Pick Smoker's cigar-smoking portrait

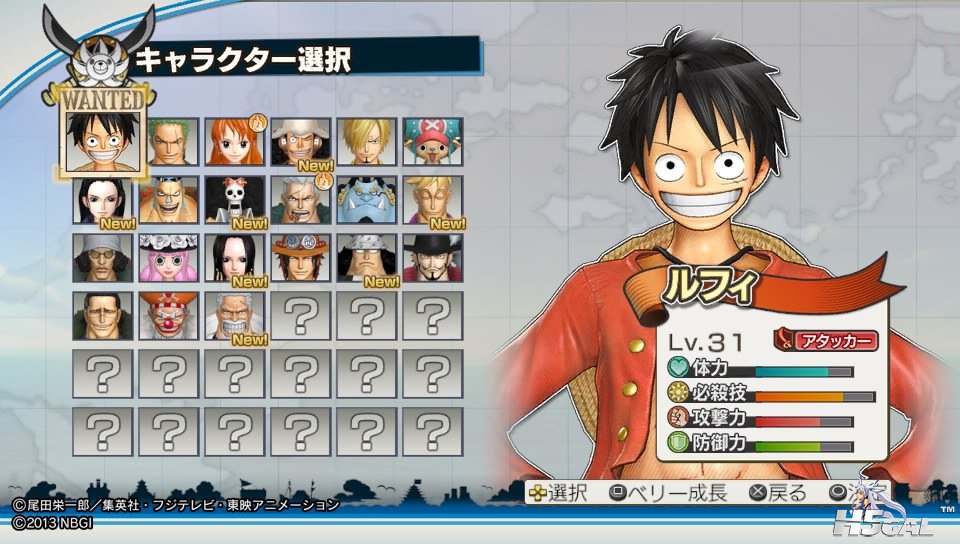click(302, 200)
